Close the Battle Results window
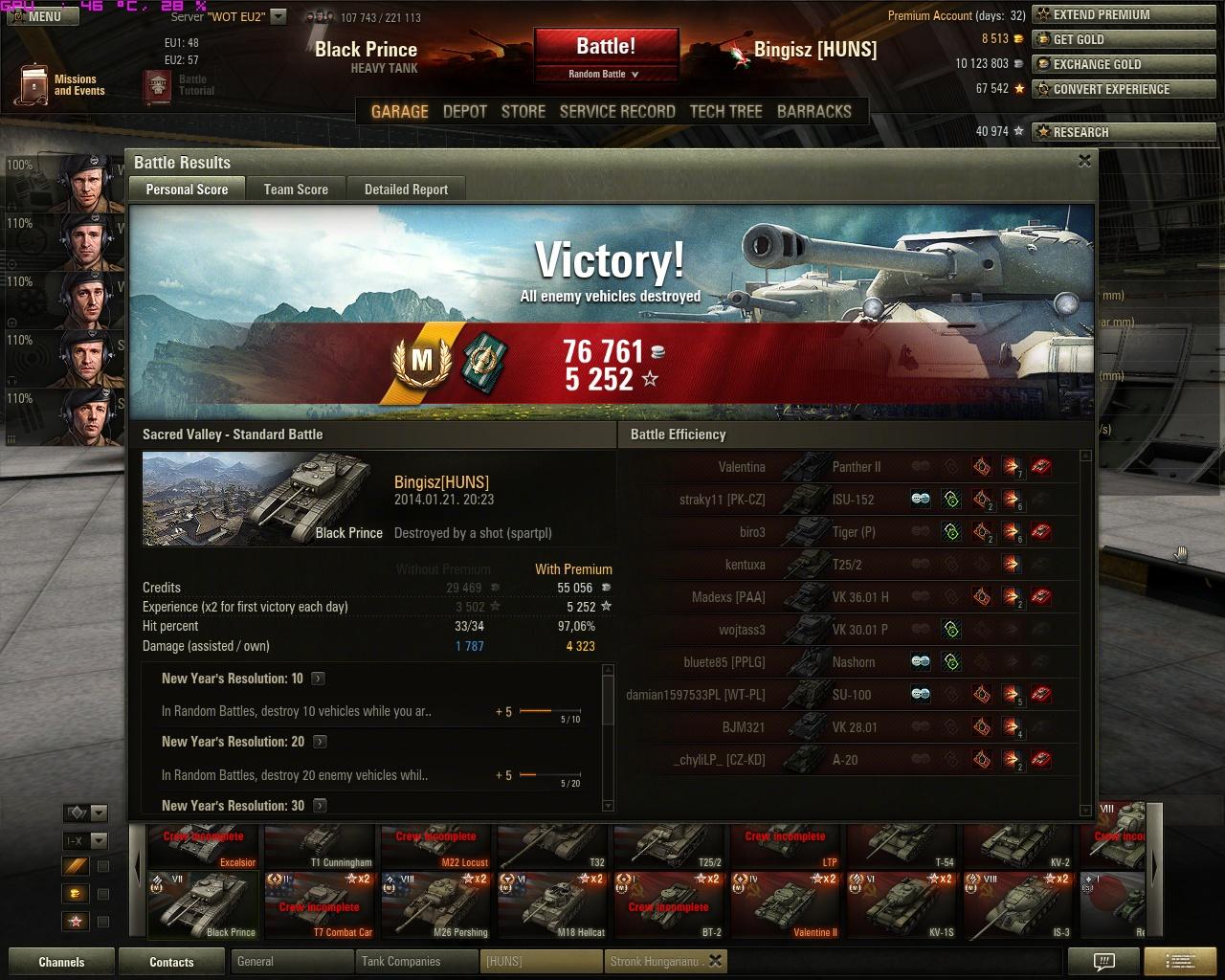Viewport: 1225px width, 980px height. 1084,161
